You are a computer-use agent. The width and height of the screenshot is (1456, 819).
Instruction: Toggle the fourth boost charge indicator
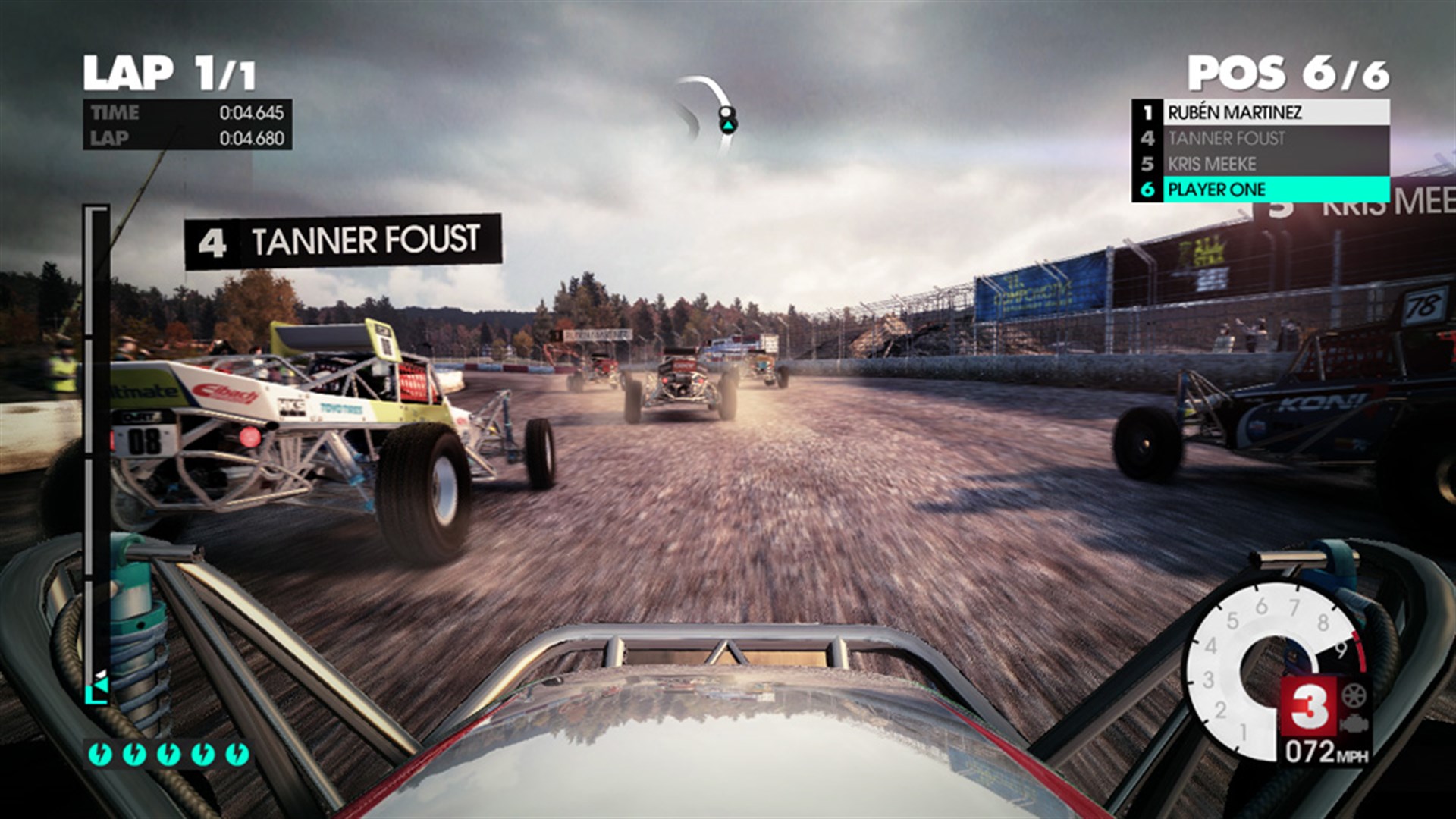point(202,753)
